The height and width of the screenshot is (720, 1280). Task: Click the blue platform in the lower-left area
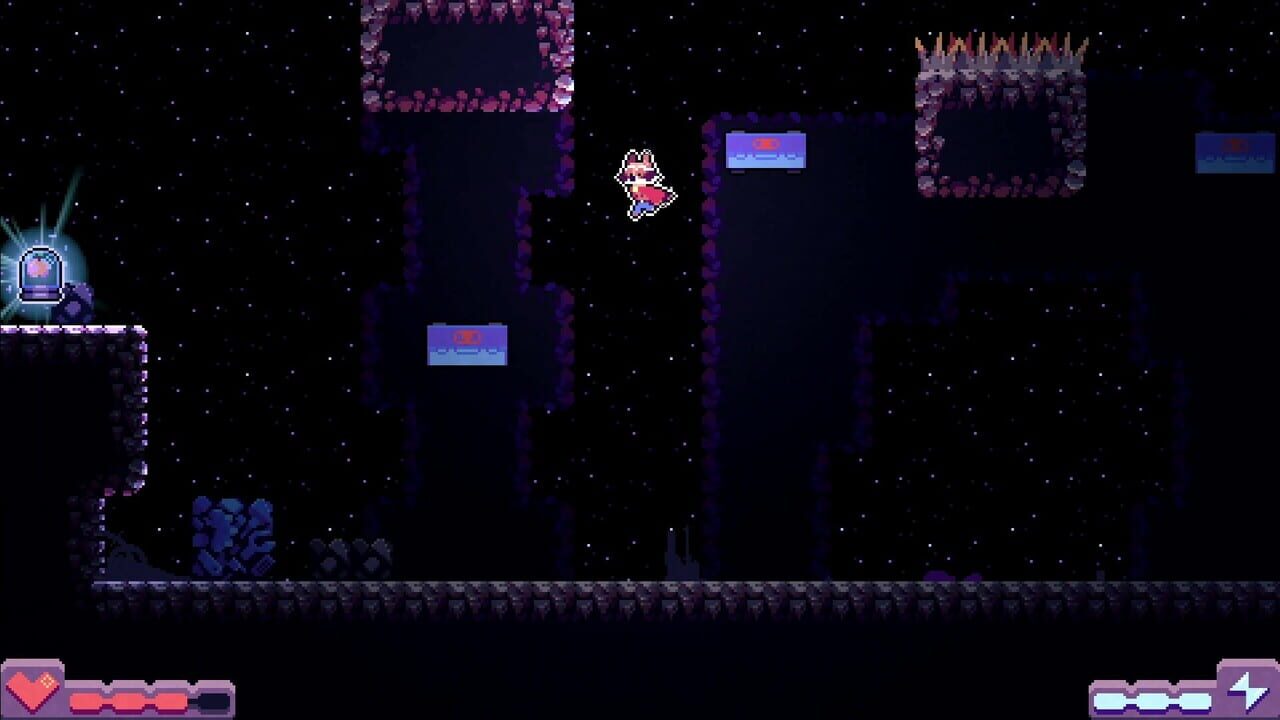pos(467,347)
